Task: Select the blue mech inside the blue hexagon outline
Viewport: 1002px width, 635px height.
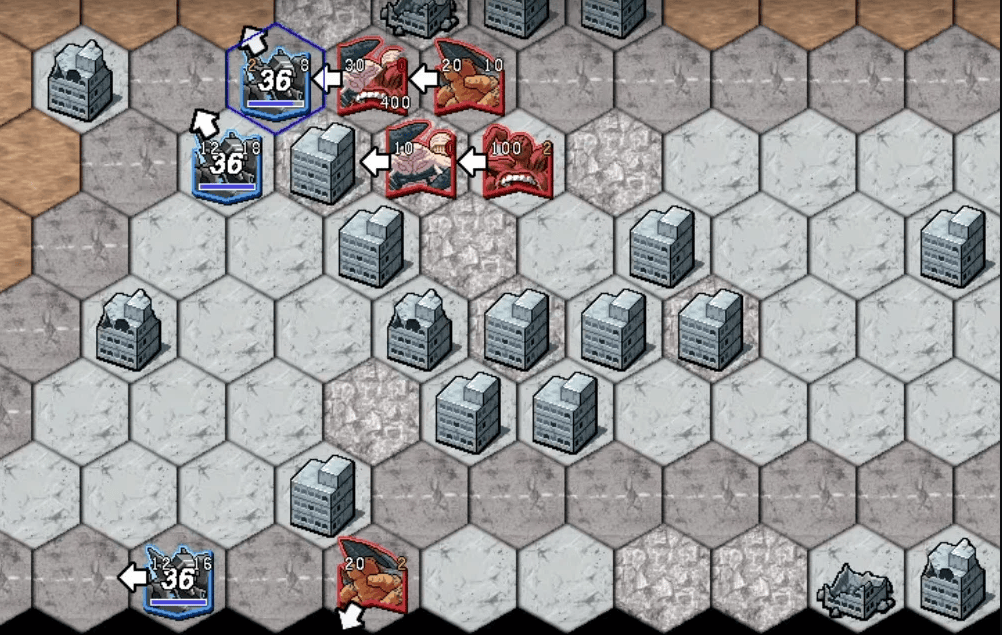Action: 275,78
